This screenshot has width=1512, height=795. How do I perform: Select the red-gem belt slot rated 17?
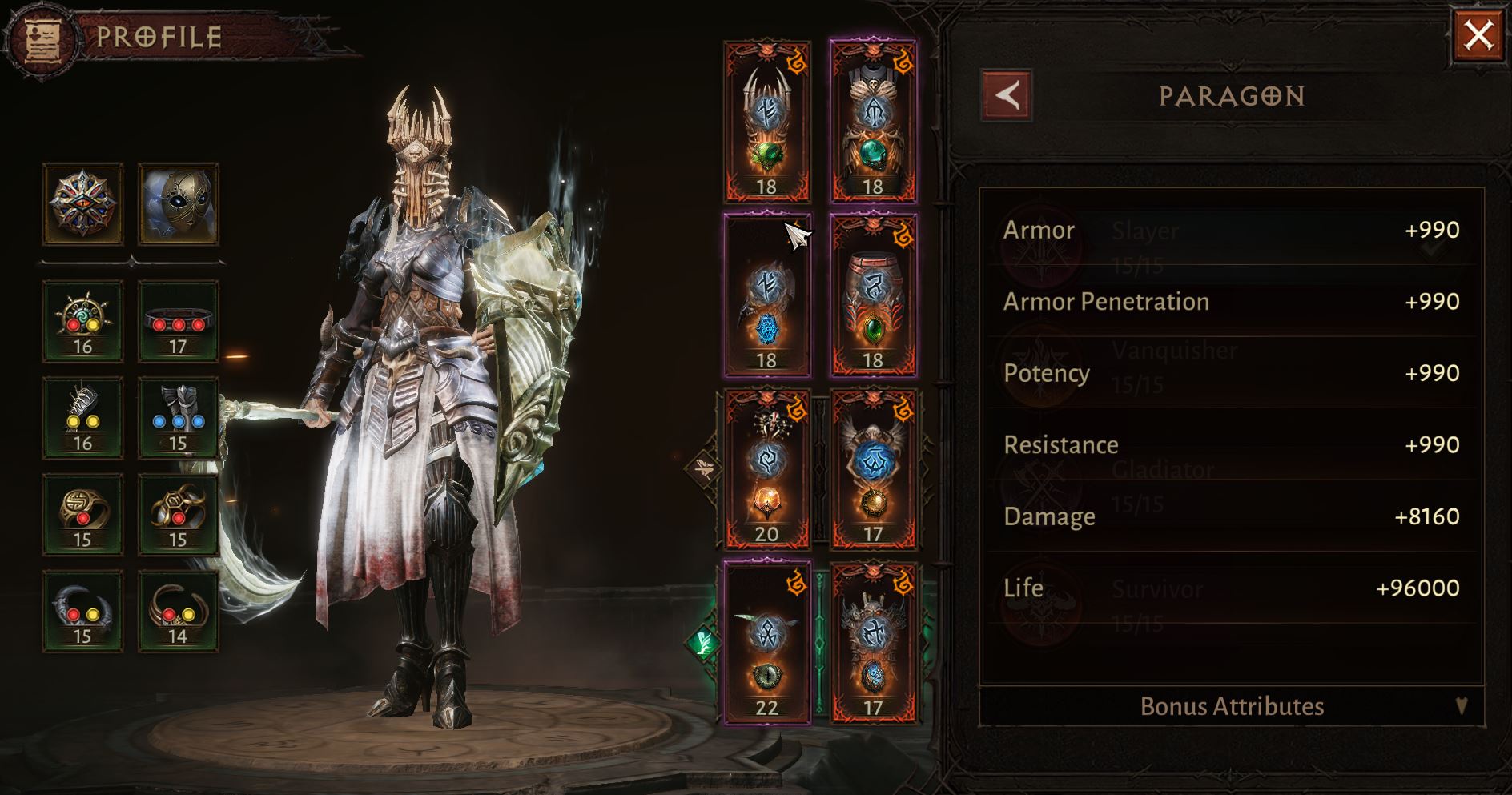tap(178, 322)
